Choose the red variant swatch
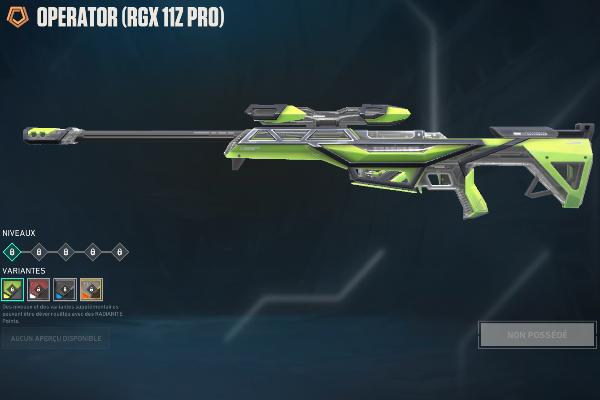 click(x=39, y=289)
